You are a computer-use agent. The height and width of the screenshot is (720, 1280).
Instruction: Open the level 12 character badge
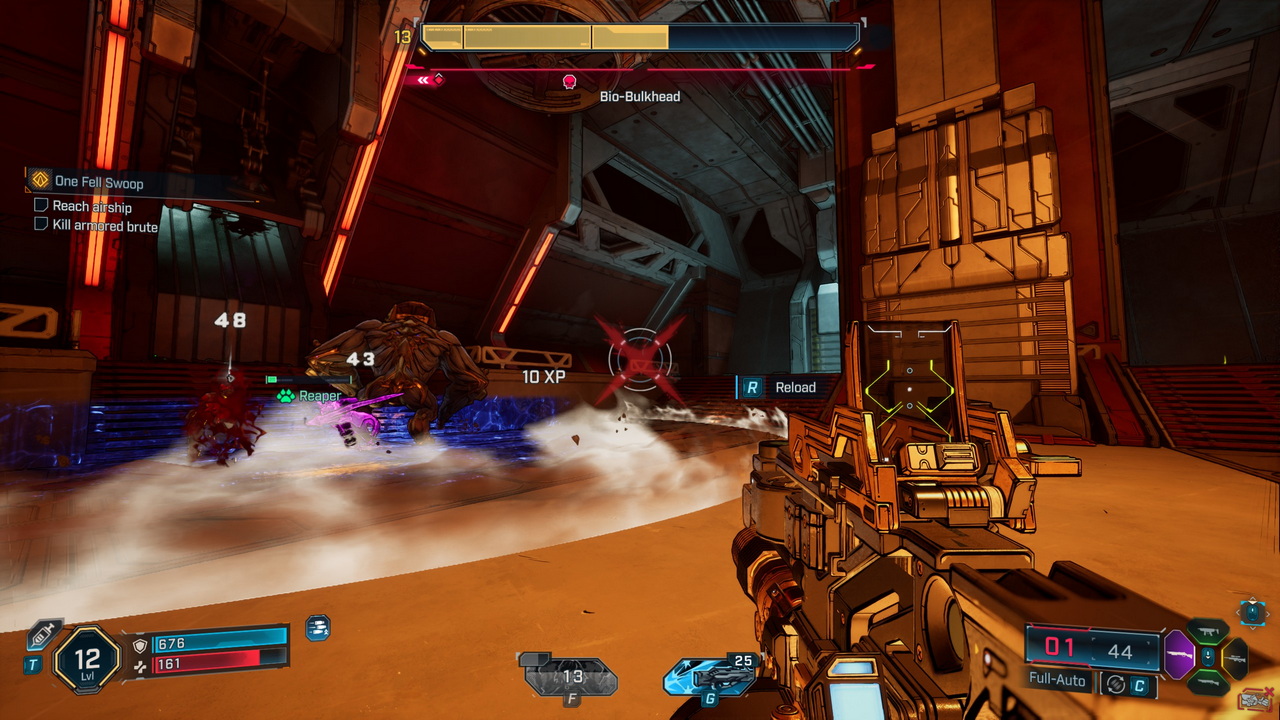click(86, 659)
